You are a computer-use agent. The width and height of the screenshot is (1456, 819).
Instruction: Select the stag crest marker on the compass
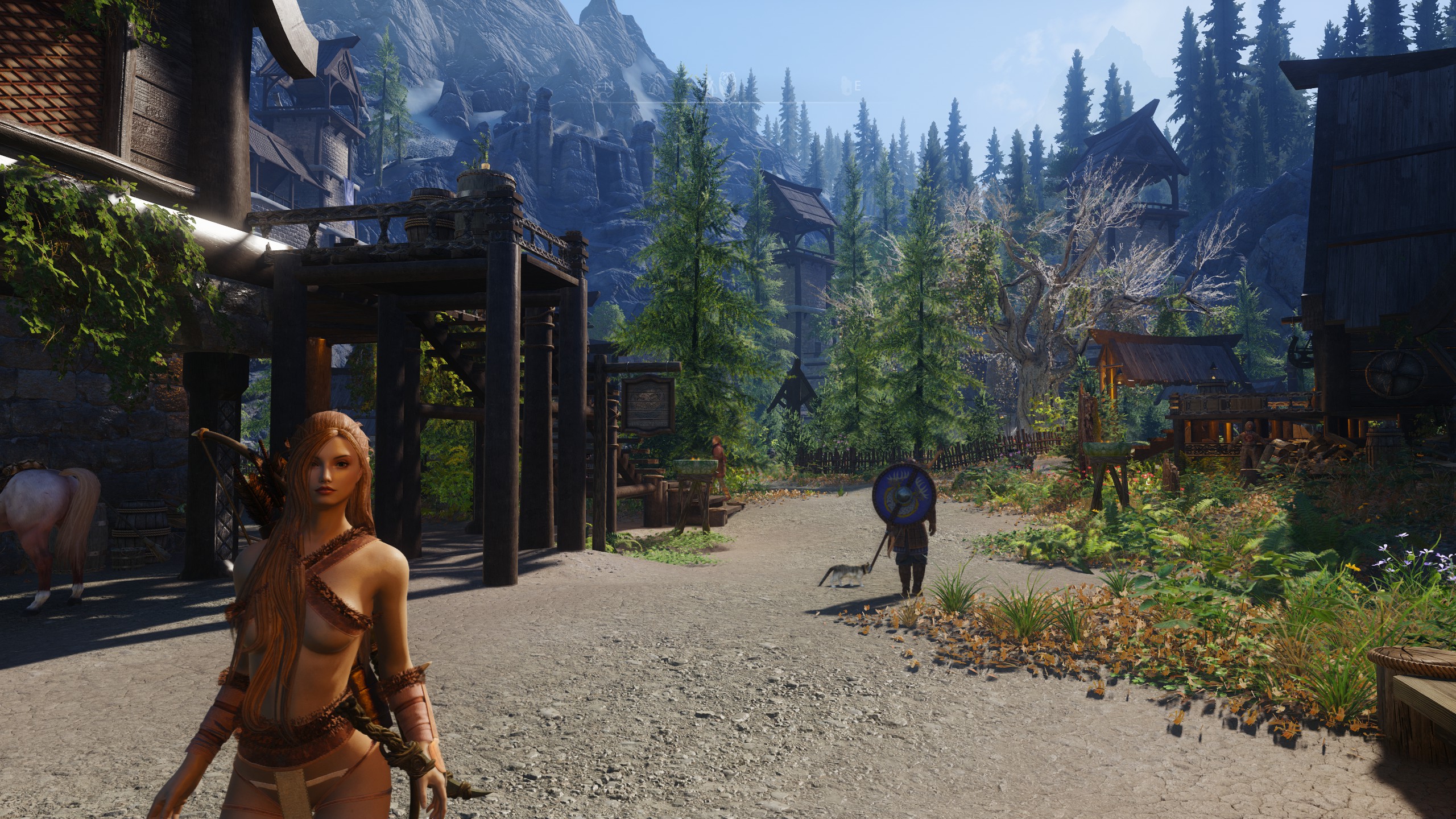[727, 84]
